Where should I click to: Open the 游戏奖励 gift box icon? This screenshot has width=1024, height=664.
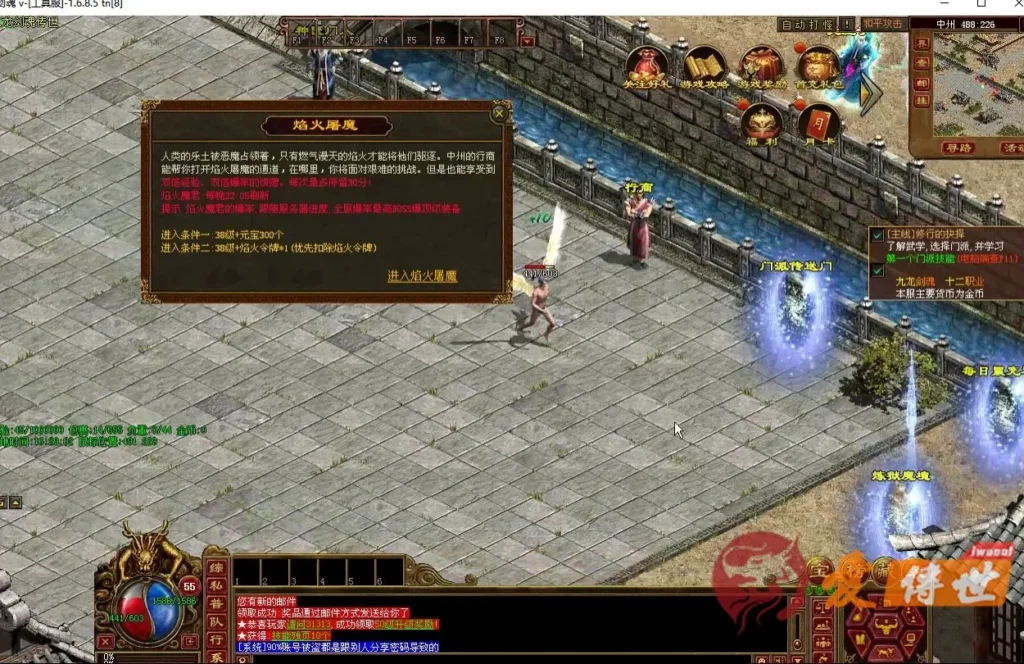tap(761, 66)
